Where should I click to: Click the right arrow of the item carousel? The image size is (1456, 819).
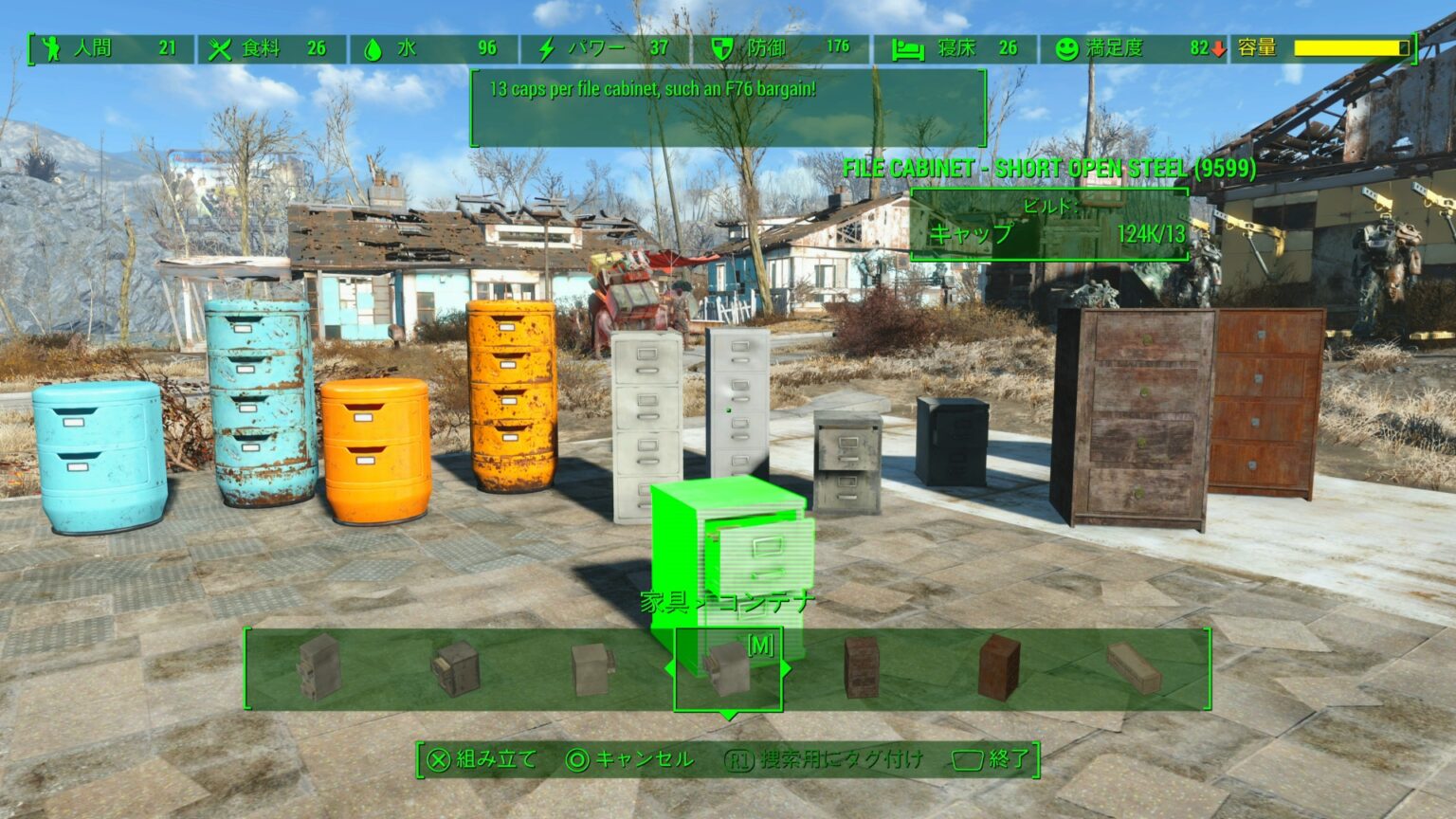[788, 666]
